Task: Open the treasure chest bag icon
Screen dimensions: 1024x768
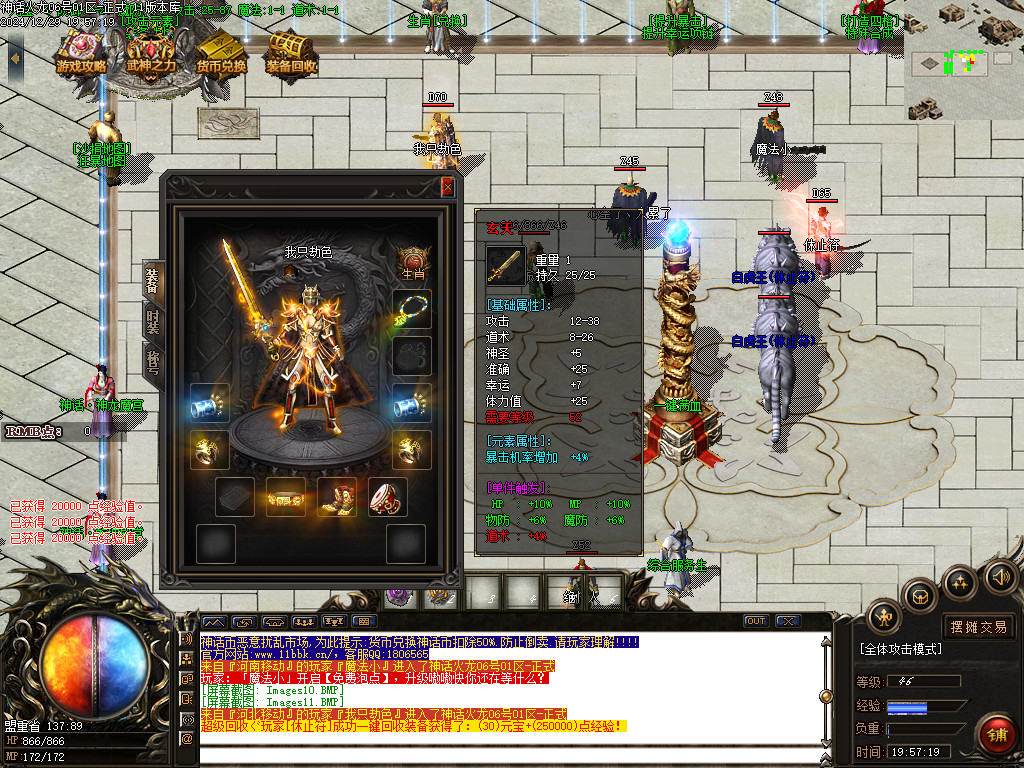Action: [919, 598]
